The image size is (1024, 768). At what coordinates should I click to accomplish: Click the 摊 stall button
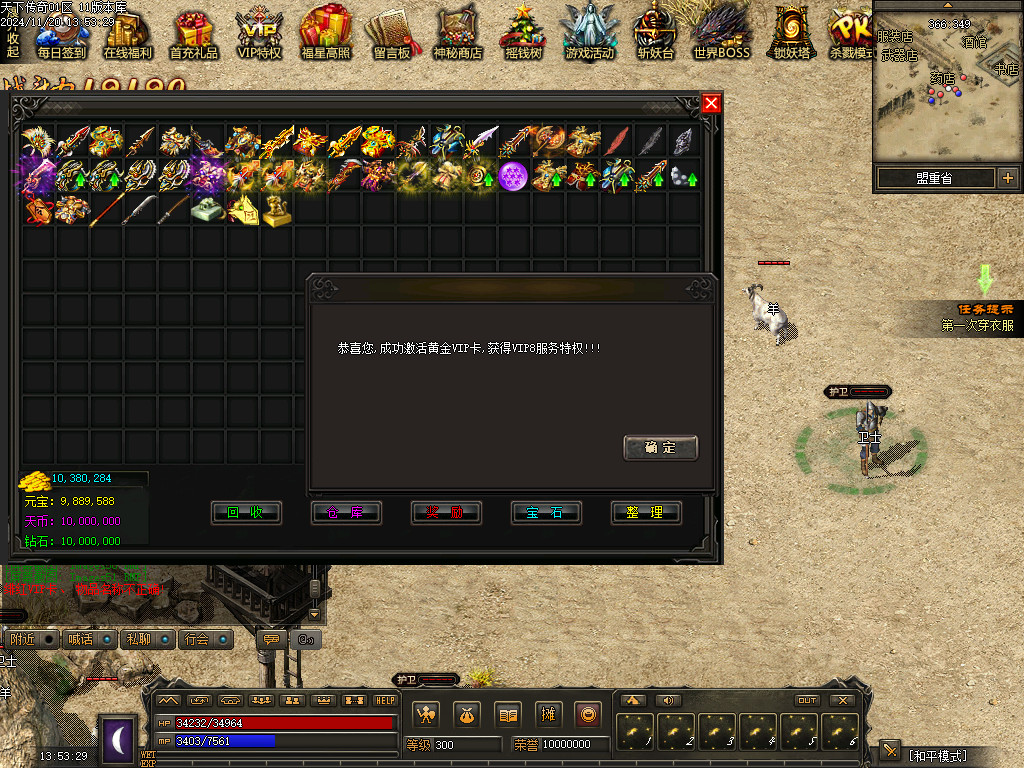tap(548, 714)
